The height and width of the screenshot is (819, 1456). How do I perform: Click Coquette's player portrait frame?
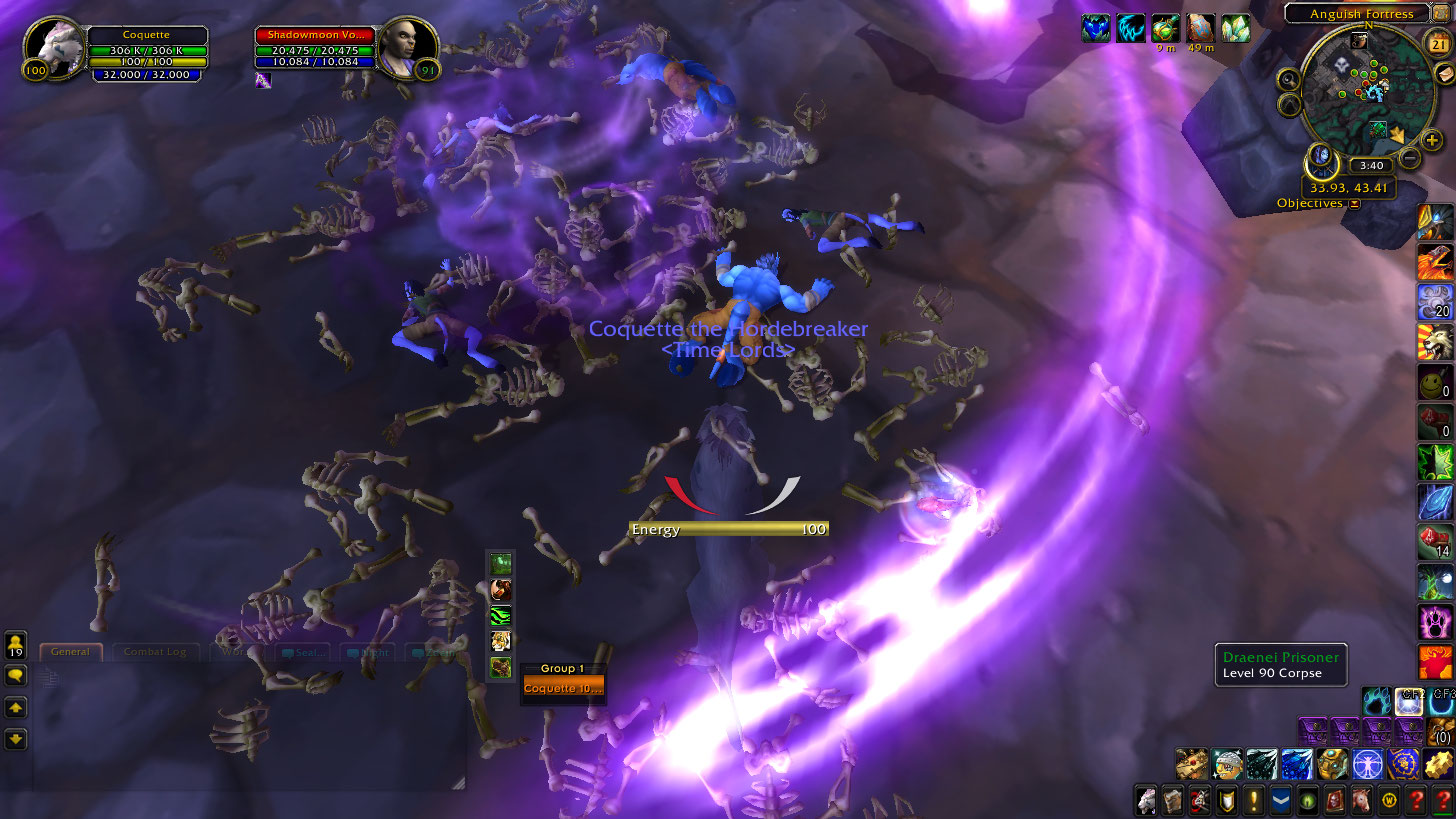pyautogui.click(x=55, y=49)
